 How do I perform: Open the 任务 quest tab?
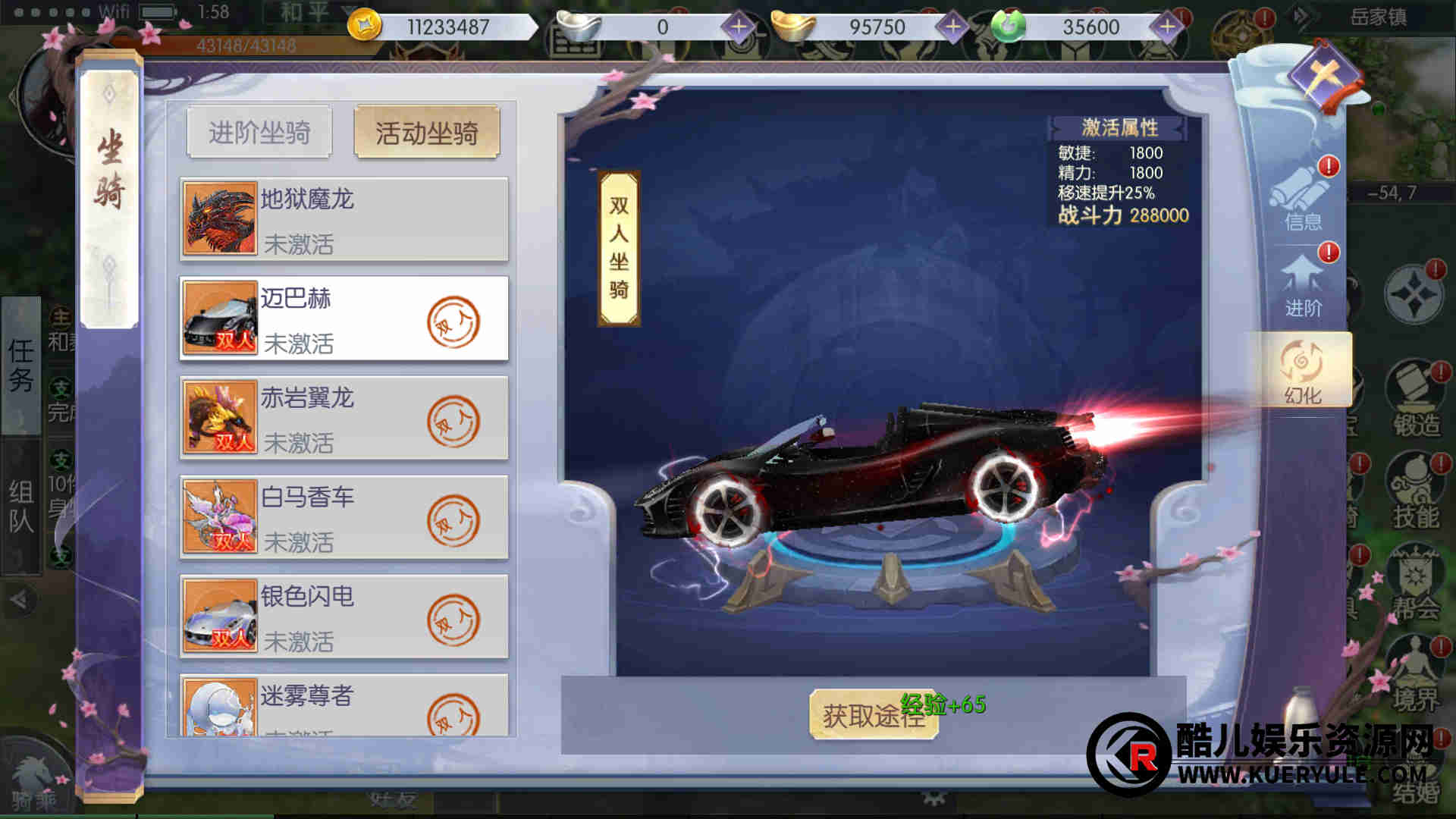click(x=21, y=365)
